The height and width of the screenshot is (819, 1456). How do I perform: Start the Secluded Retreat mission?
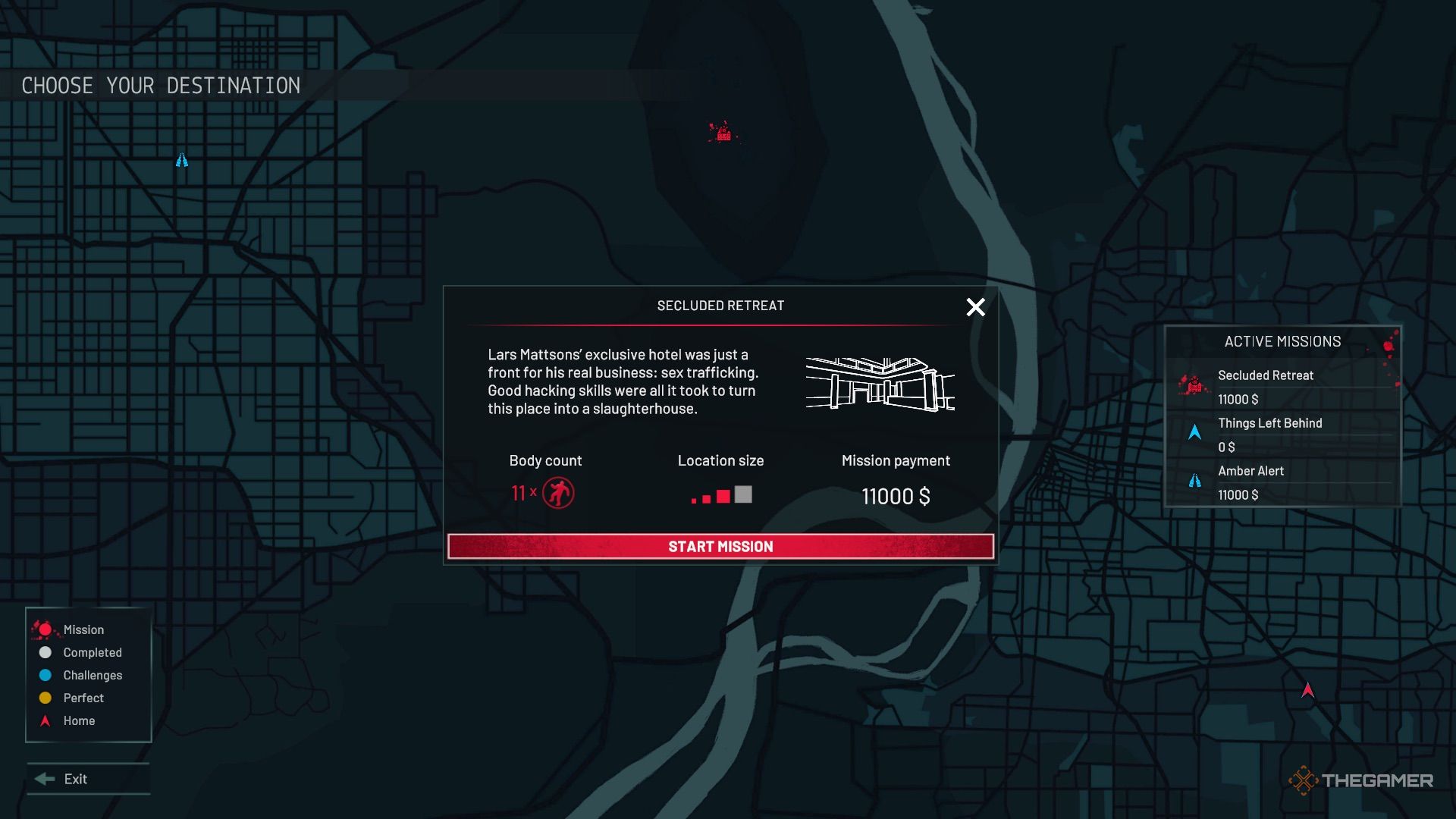coord(720,547)
